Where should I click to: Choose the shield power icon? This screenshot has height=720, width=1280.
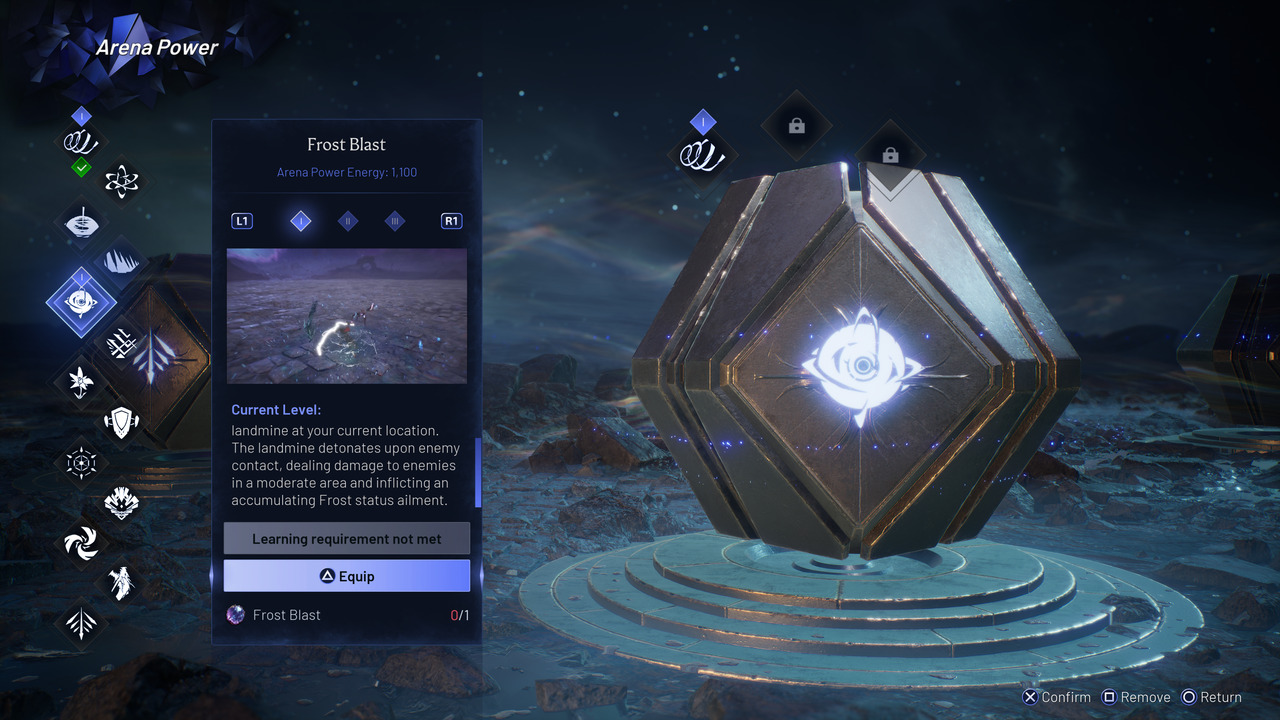121,422
